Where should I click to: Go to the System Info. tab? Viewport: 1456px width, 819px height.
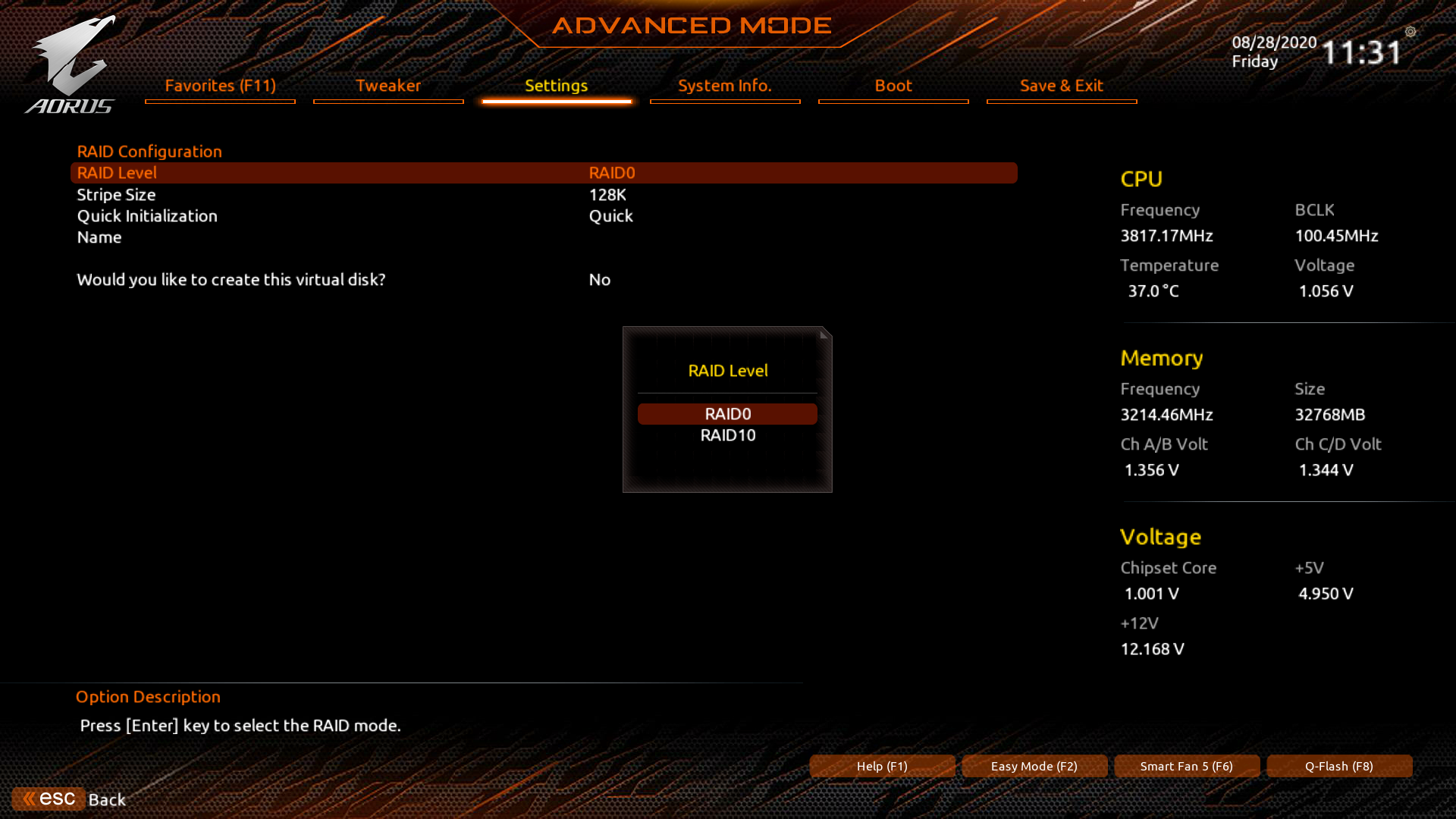click(725, 86)
